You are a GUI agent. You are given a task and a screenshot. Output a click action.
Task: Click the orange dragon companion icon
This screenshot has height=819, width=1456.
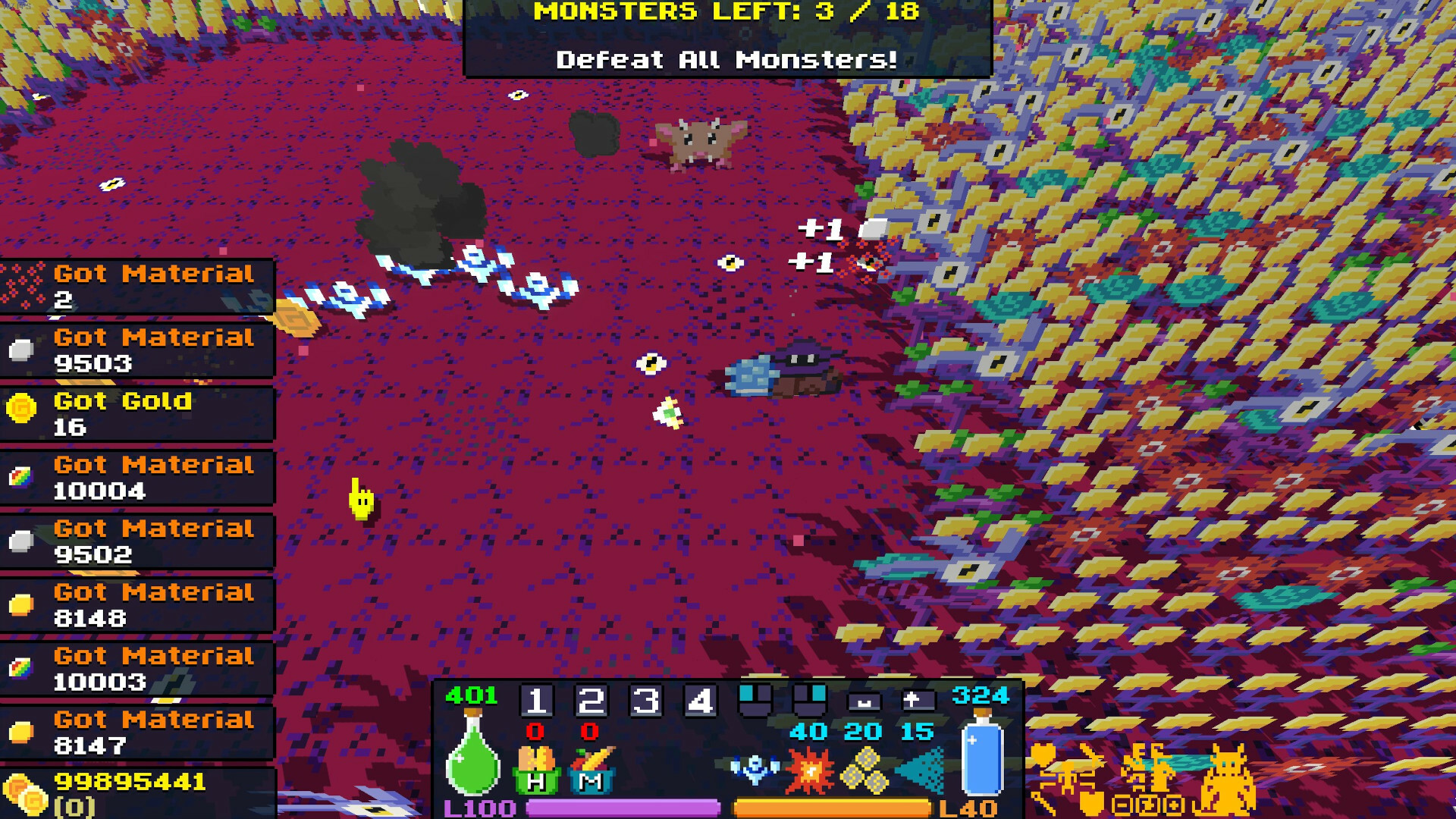point(1227,780)
